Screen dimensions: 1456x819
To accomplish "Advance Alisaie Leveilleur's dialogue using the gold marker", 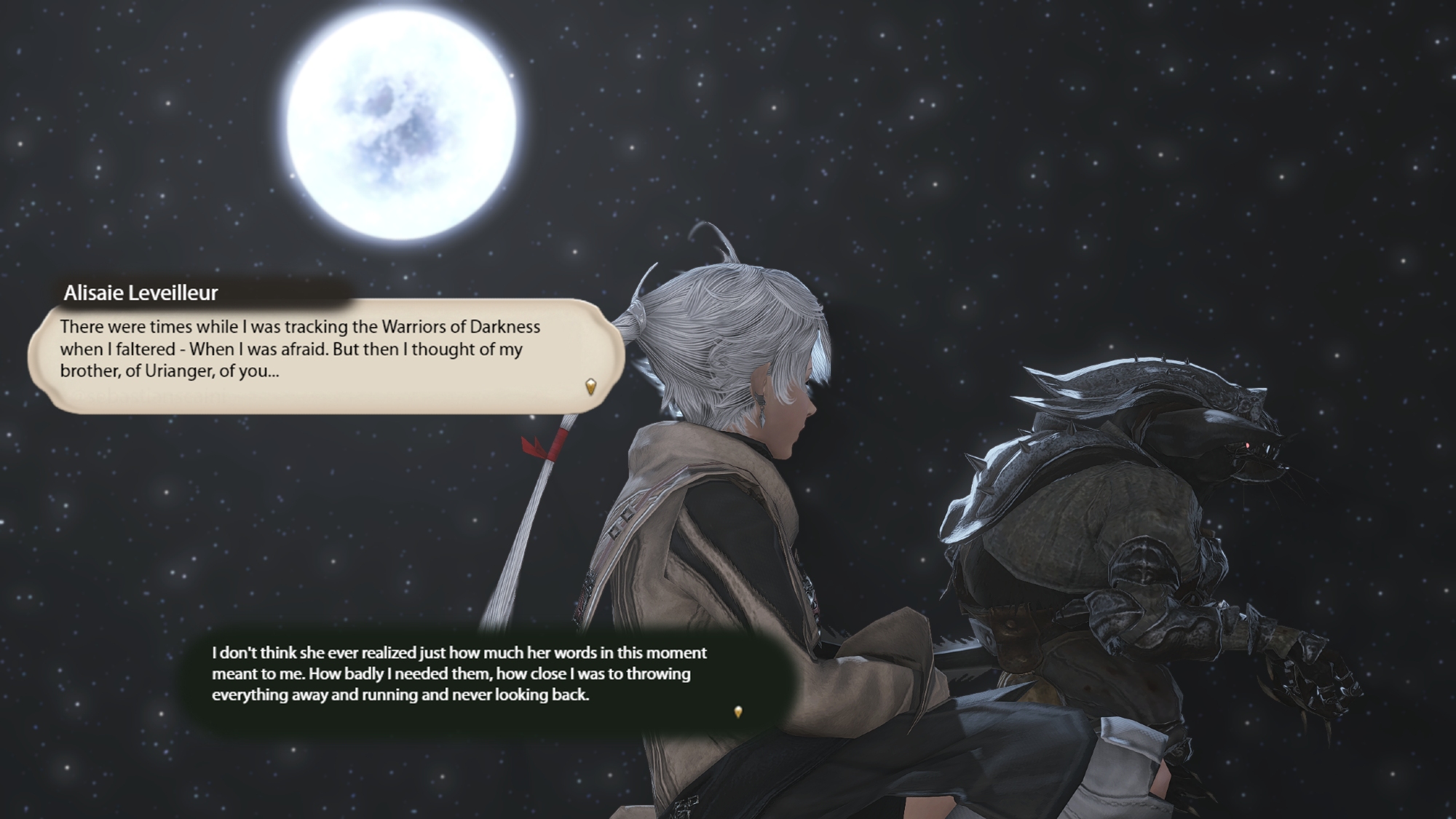I will [590, 386].
